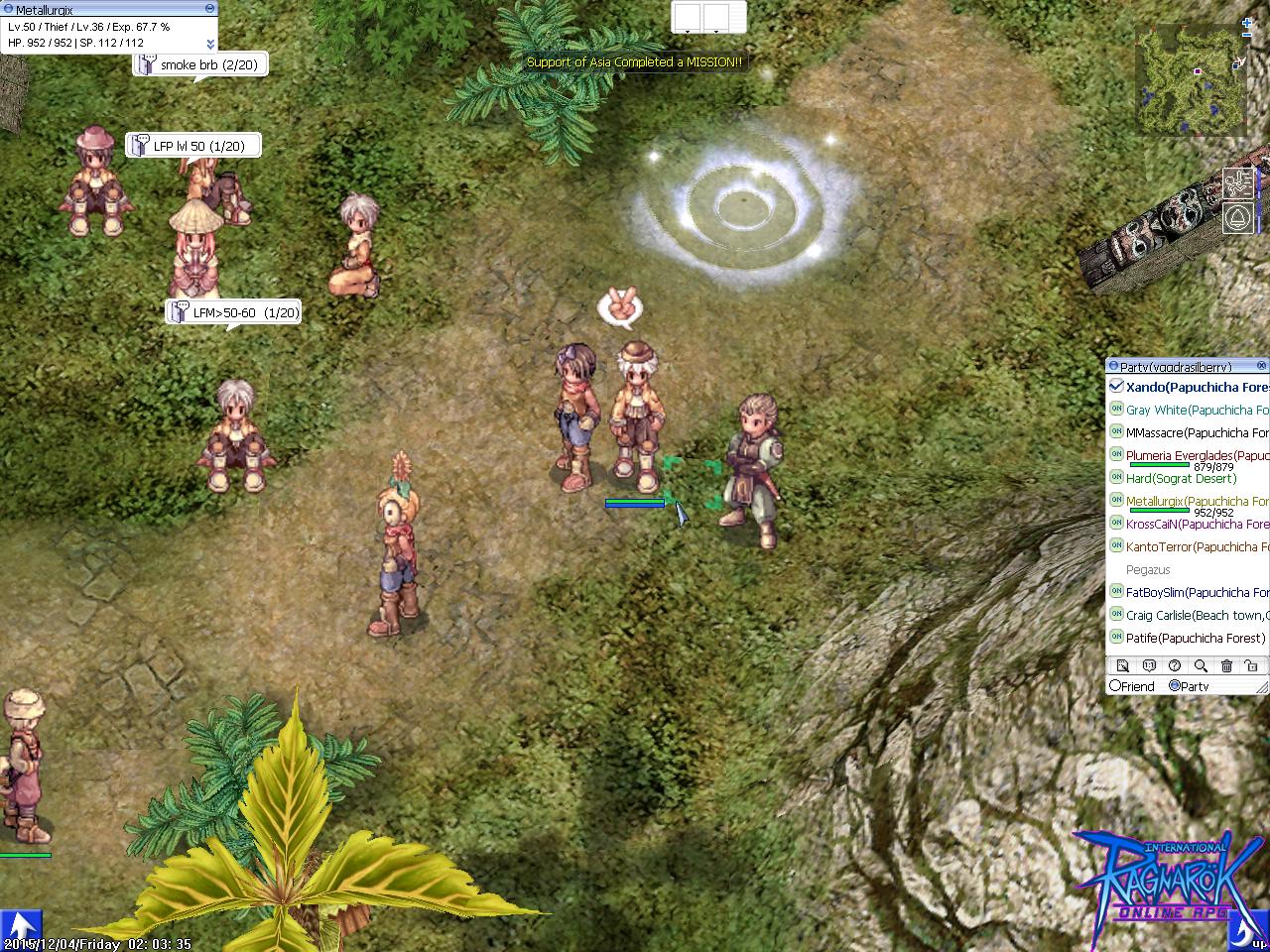Select the magnifier search icon in party window
The height and width of the screenshot is (952, 1270).
[x=1201, y=665]
